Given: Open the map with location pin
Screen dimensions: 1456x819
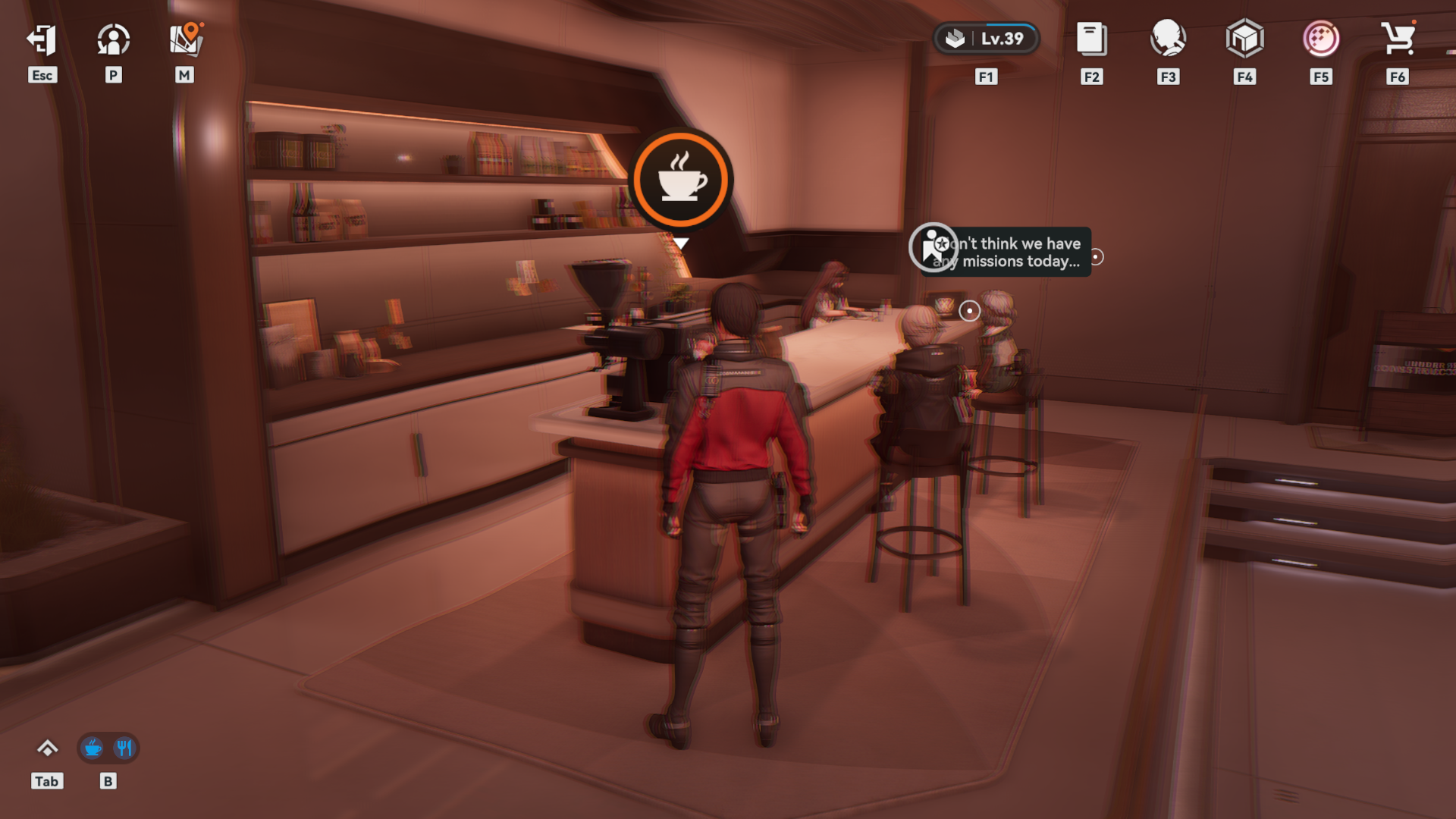Looking at the screenshot, I should (185, 39).
